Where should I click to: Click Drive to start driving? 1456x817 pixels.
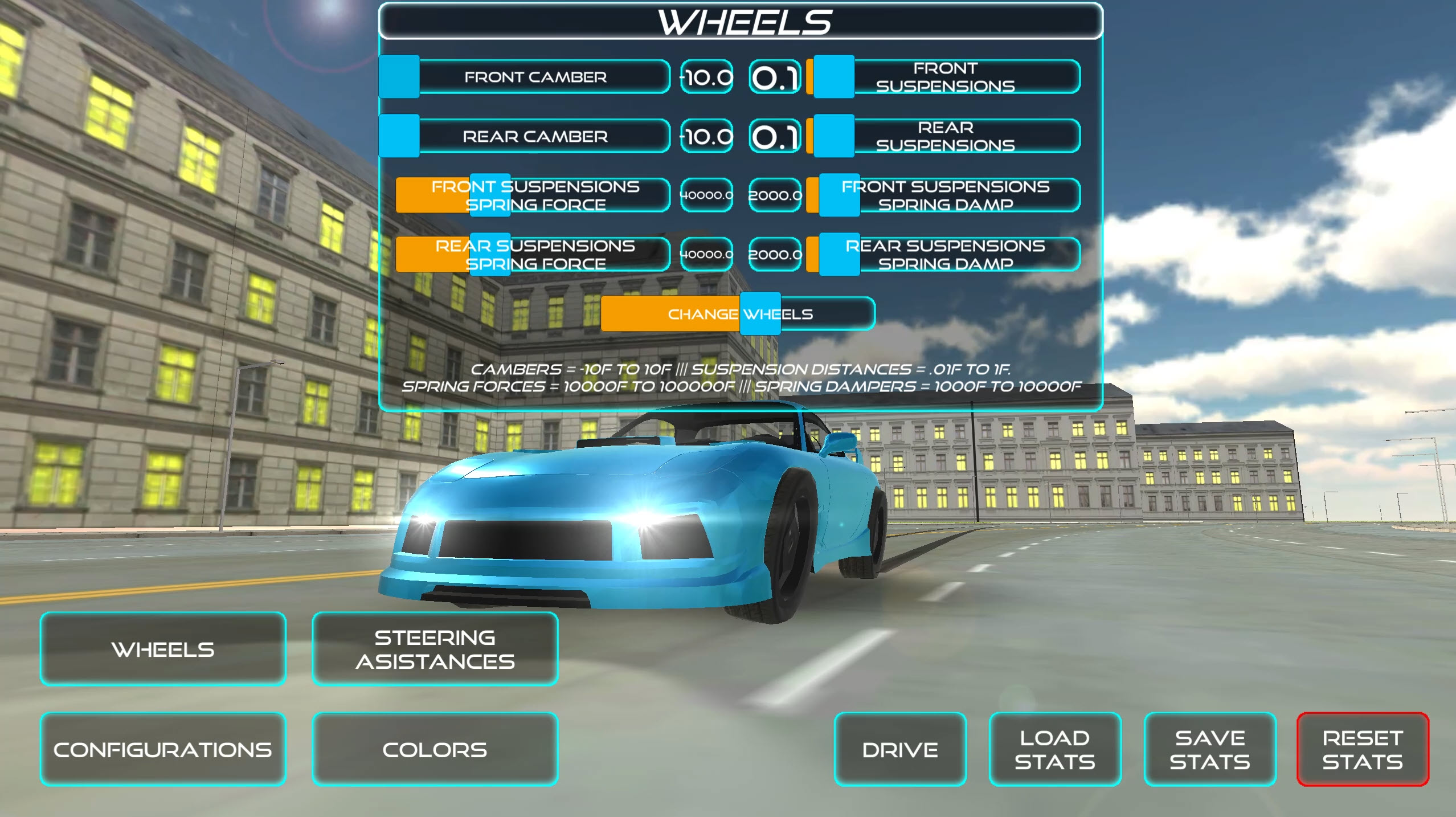pyautogui.click(x=901, y=749)
